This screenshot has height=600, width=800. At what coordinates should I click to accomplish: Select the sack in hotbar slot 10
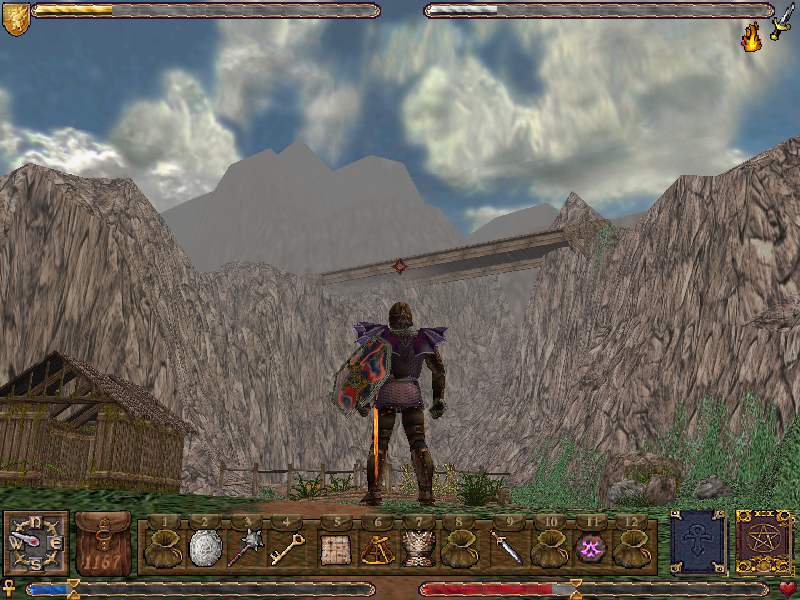click(548, 548)
